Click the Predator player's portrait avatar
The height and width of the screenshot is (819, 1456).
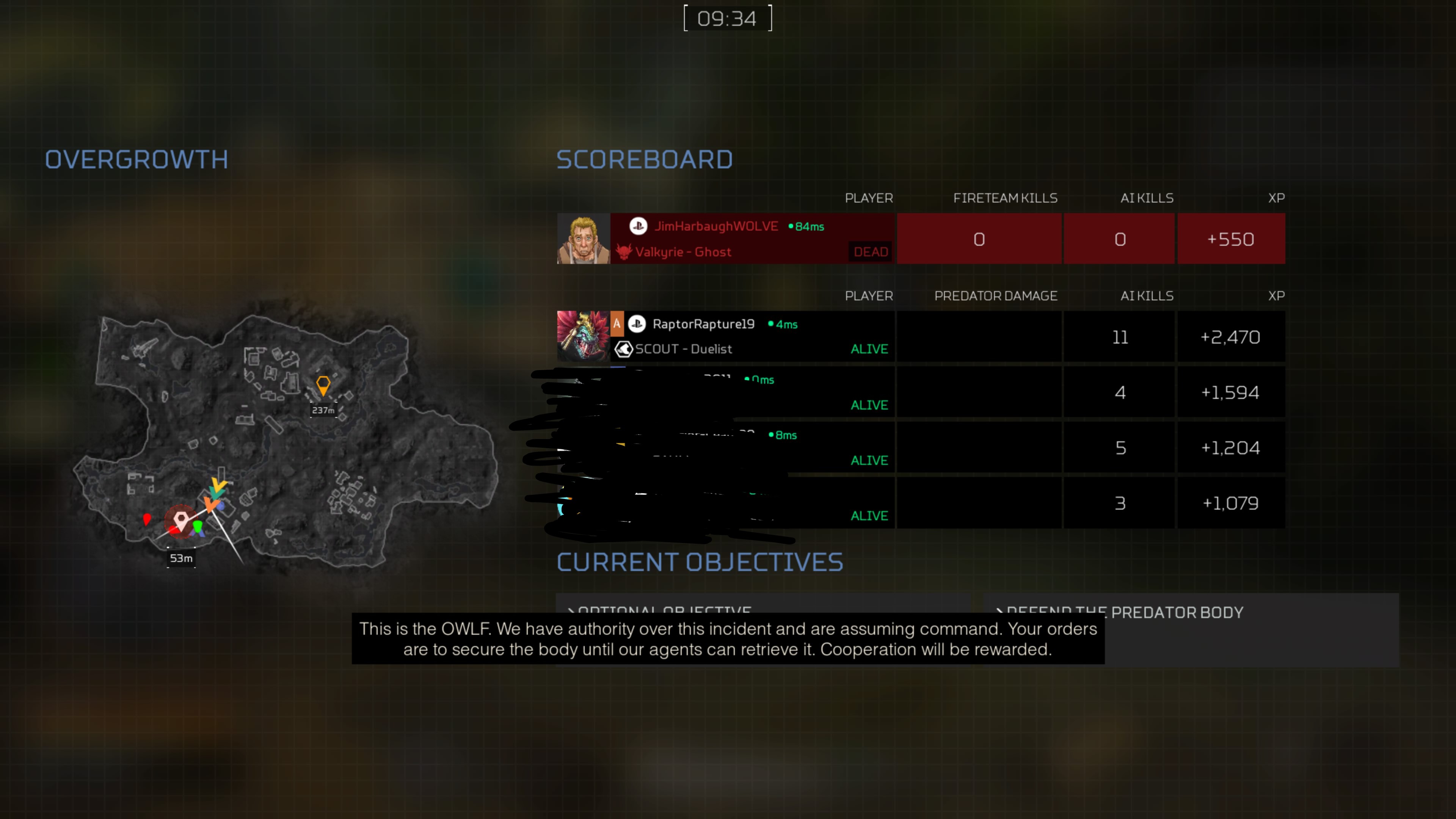click(583, 238)
